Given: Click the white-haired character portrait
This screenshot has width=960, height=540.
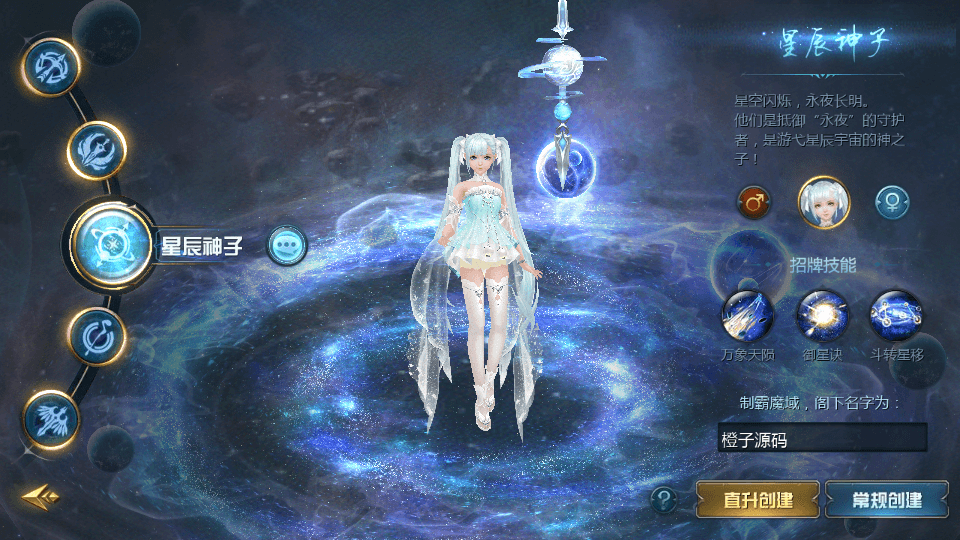Looking at the screenshot, I should coord(822,202).
